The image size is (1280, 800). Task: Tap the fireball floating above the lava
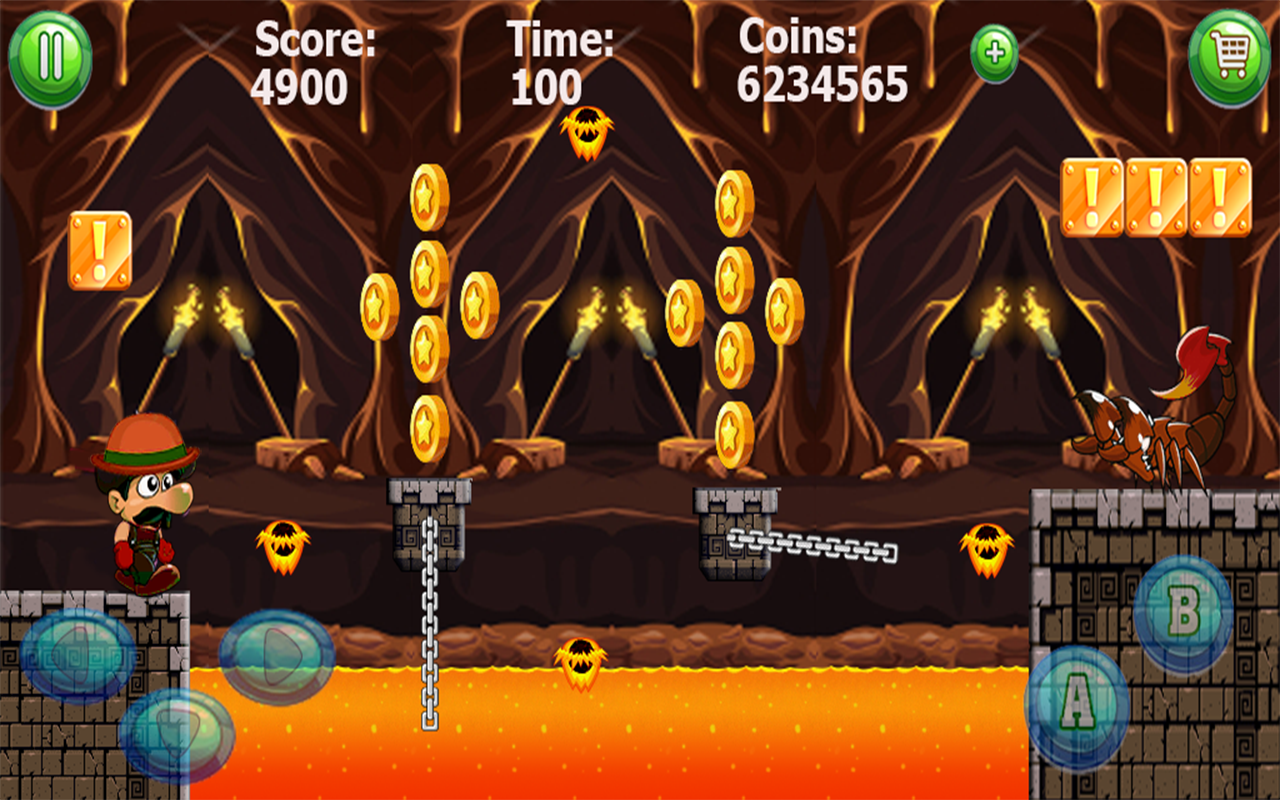point(580,665)
